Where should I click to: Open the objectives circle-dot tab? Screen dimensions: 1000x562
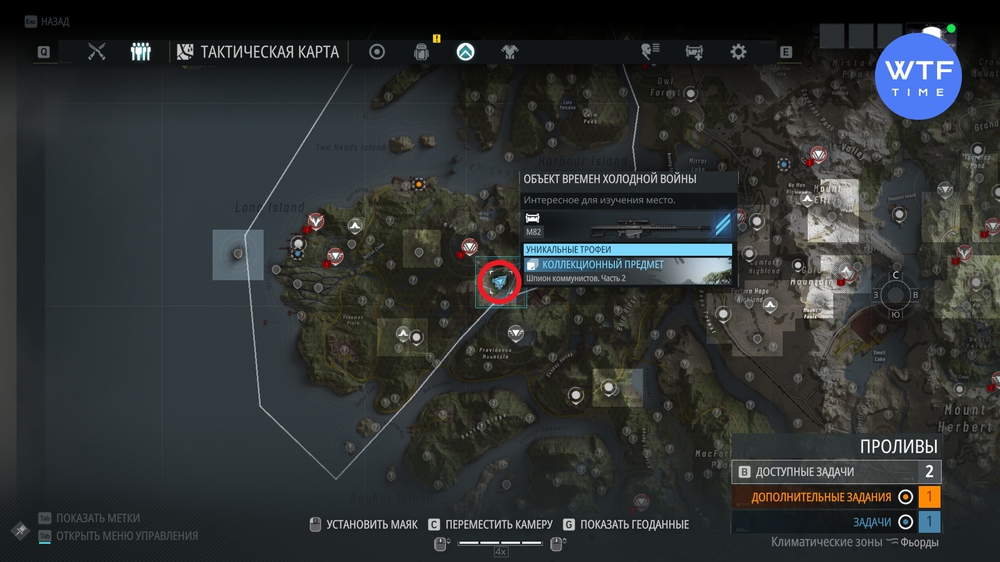(377, 52)
